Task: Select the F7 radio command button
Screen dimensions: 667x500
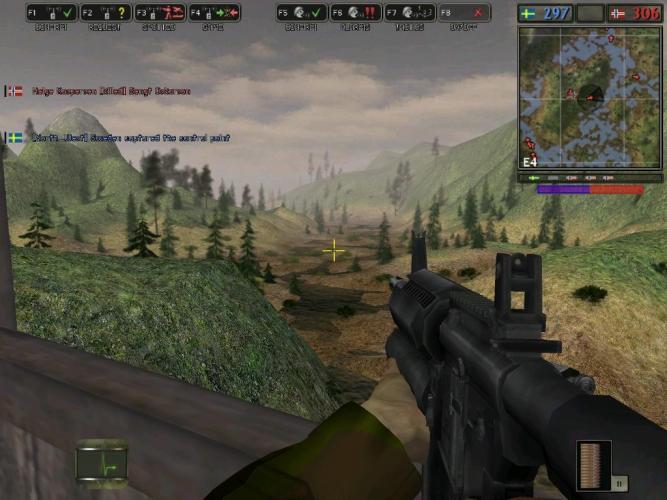Action: pos(410,13)
